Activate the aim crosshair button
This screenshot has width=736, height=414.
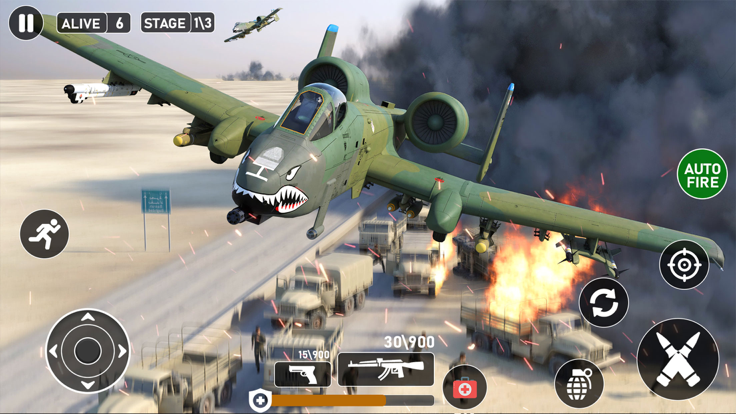pyautogui.click(x=684, y=265)
